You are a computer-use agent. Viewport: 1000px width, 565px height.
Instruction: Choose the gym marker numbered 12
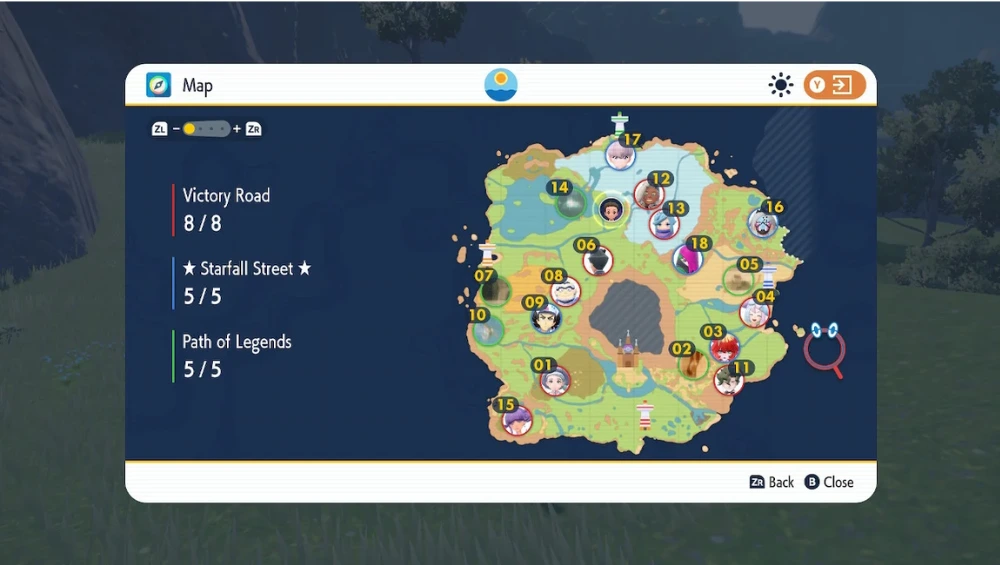pos(649,193)
